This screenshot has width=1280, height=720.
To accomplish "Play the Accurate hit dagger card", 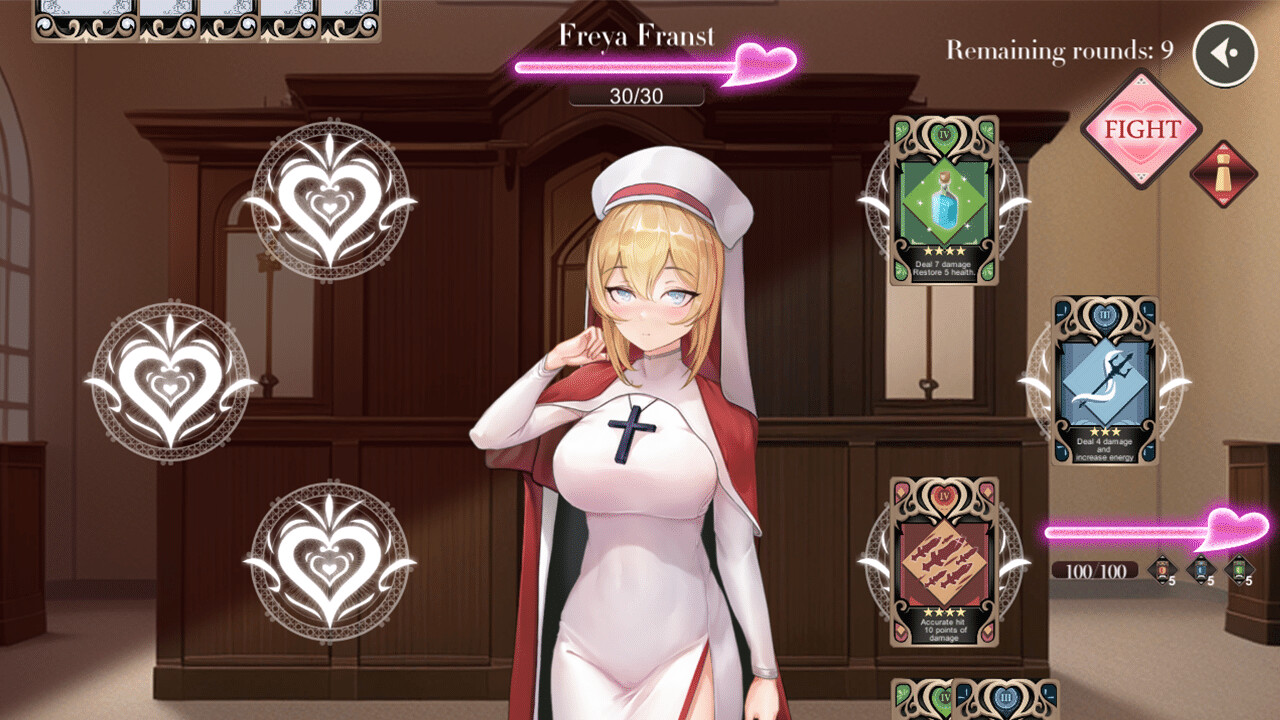I will pos(940,560).
